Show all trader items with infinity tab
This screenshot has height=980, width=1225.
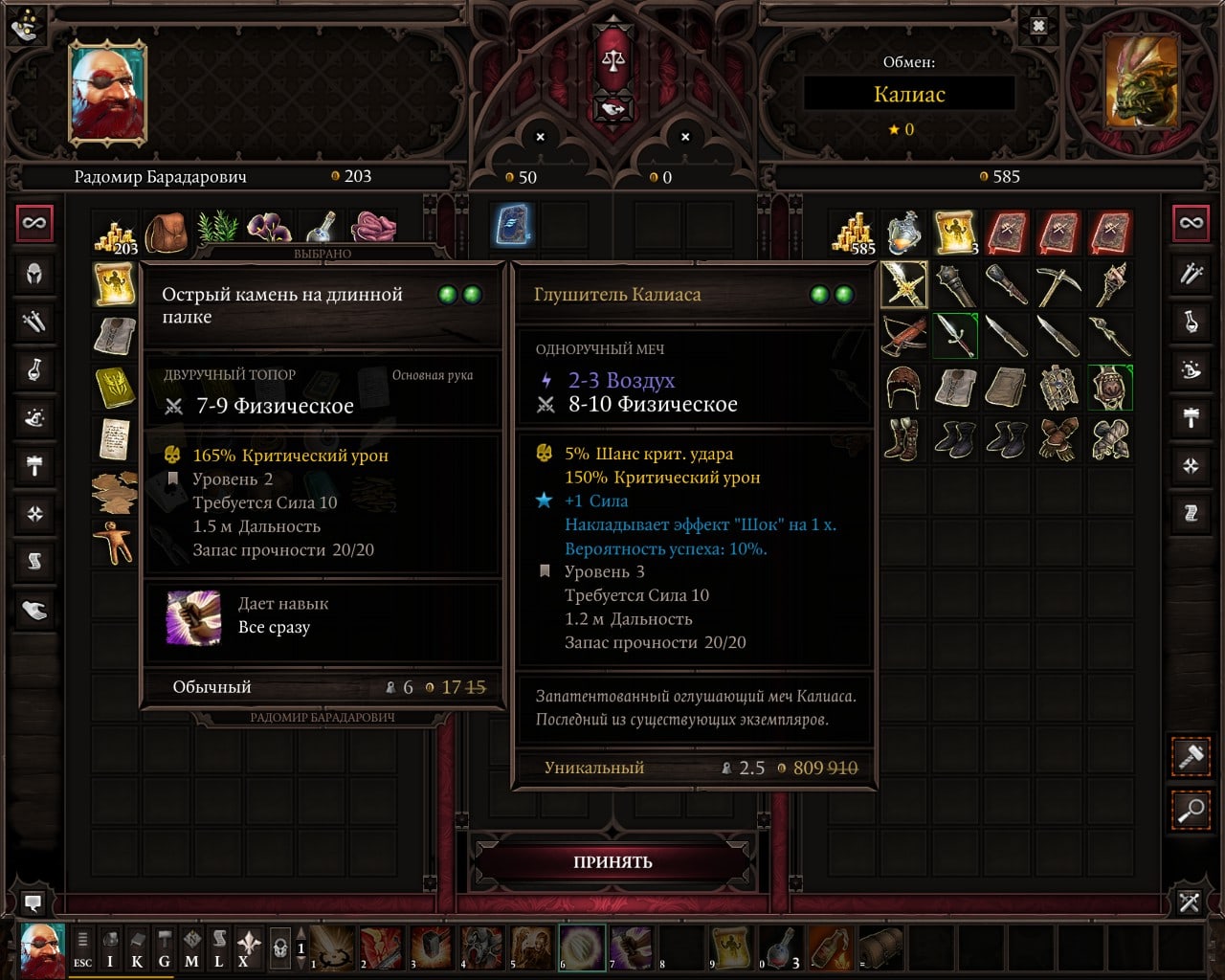coord(1191,223)
